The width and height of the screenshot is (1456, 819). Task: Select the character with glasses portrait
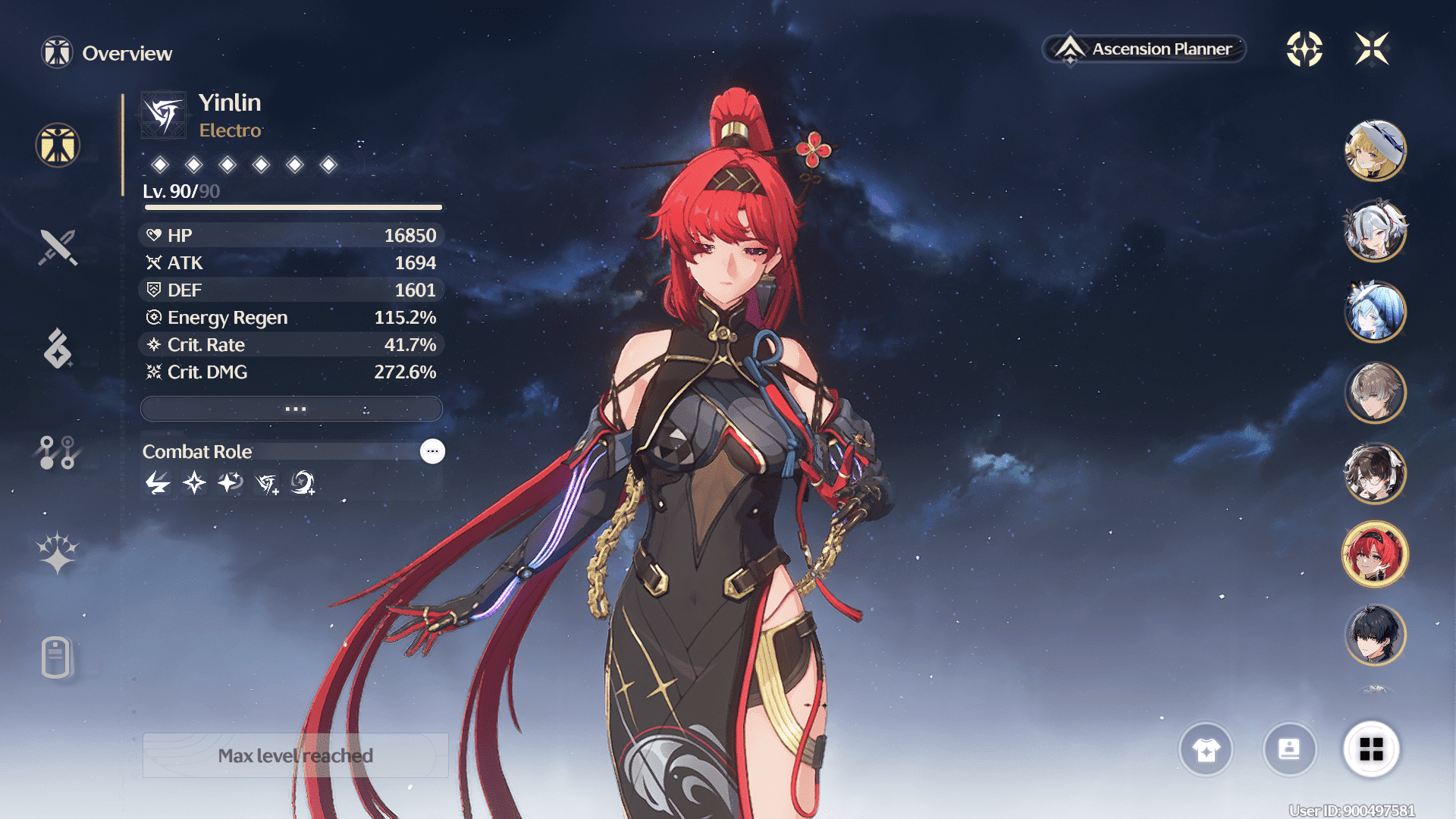(x=1375, y=473)
